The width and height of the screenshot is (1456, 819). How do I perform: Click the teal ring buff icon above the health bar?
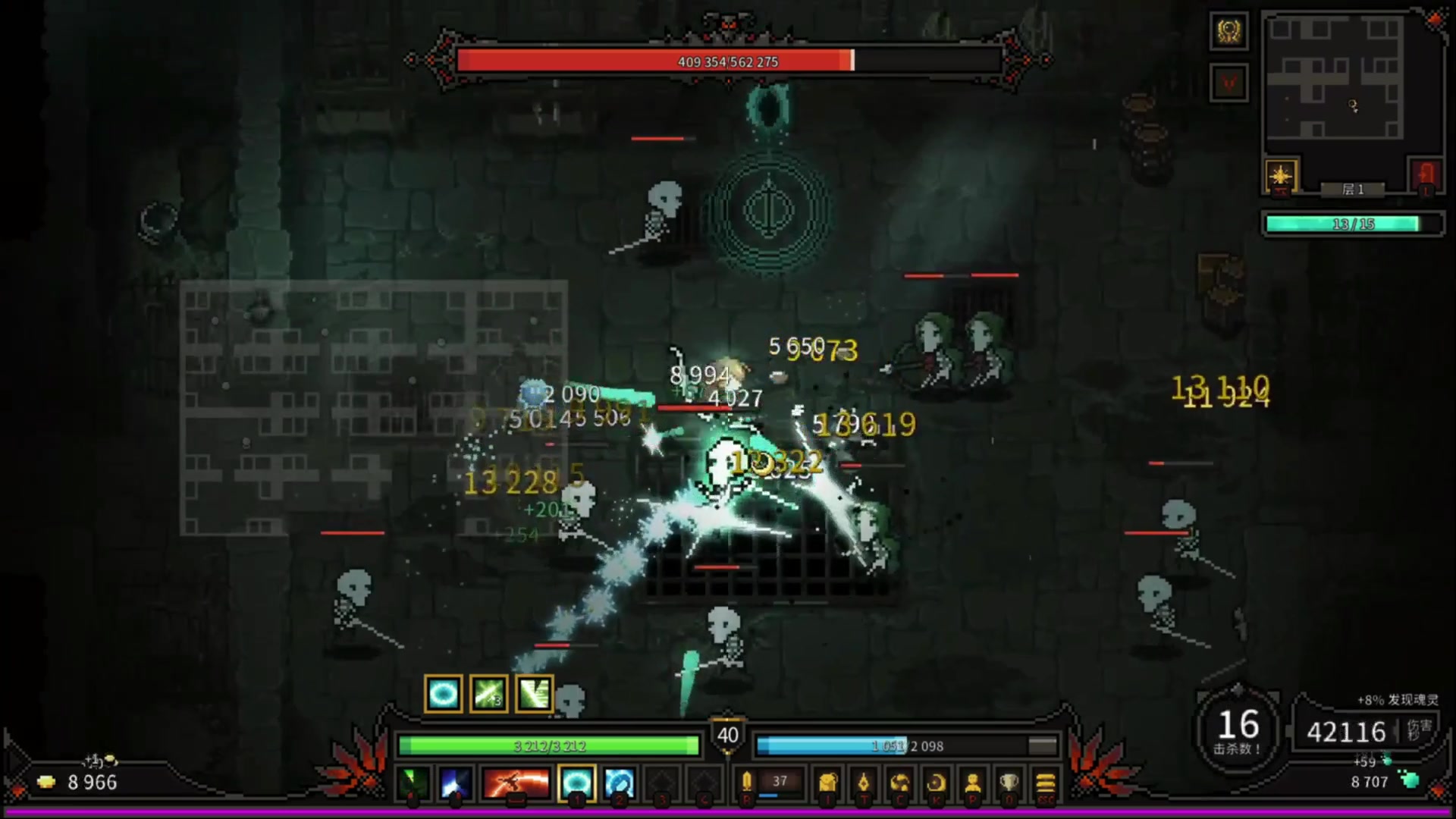(x=444, y=694)
